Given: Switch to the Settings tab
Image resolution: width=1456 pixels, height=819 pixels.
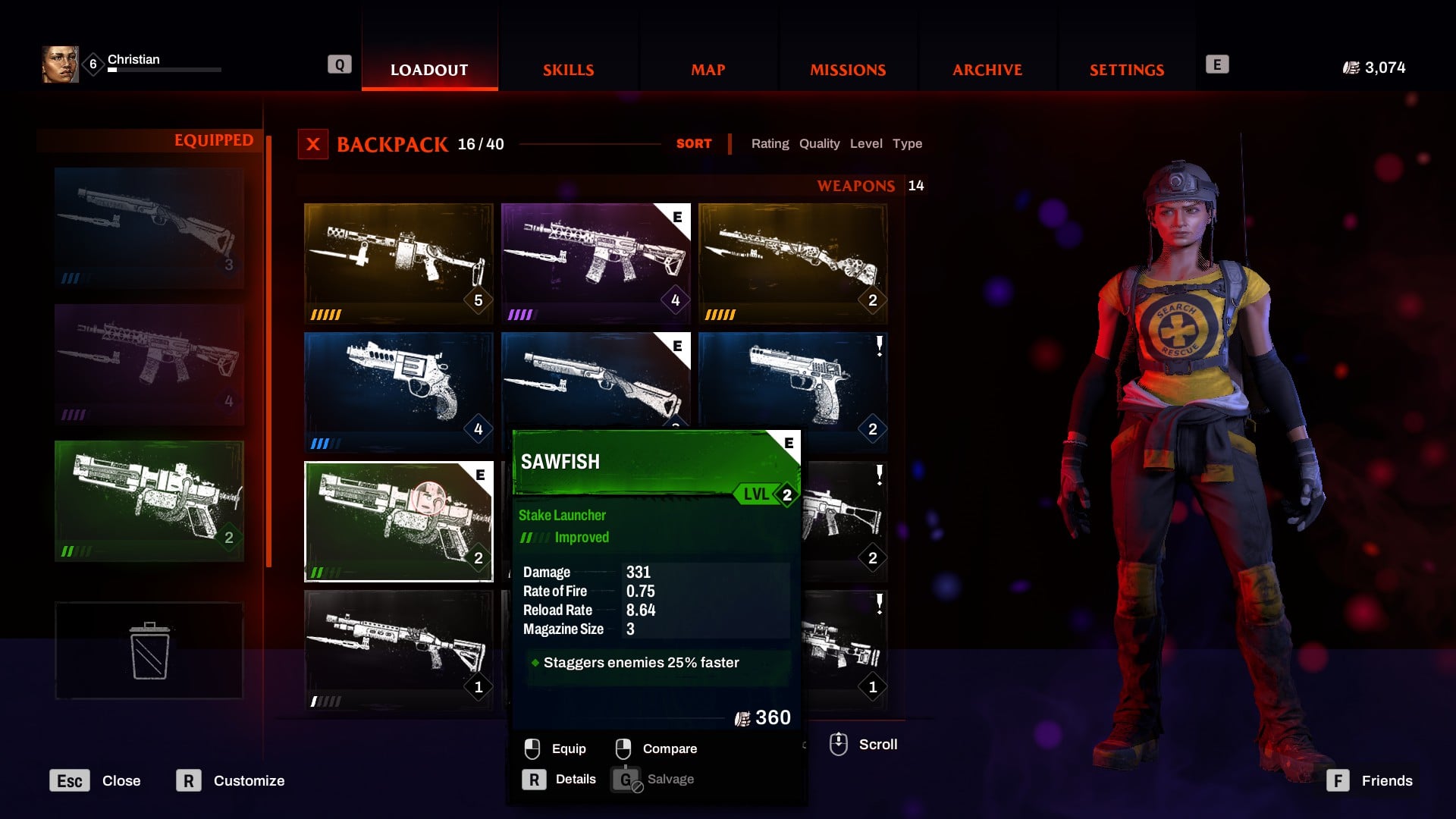Looking at the screenshot, I should (1126, 70).
